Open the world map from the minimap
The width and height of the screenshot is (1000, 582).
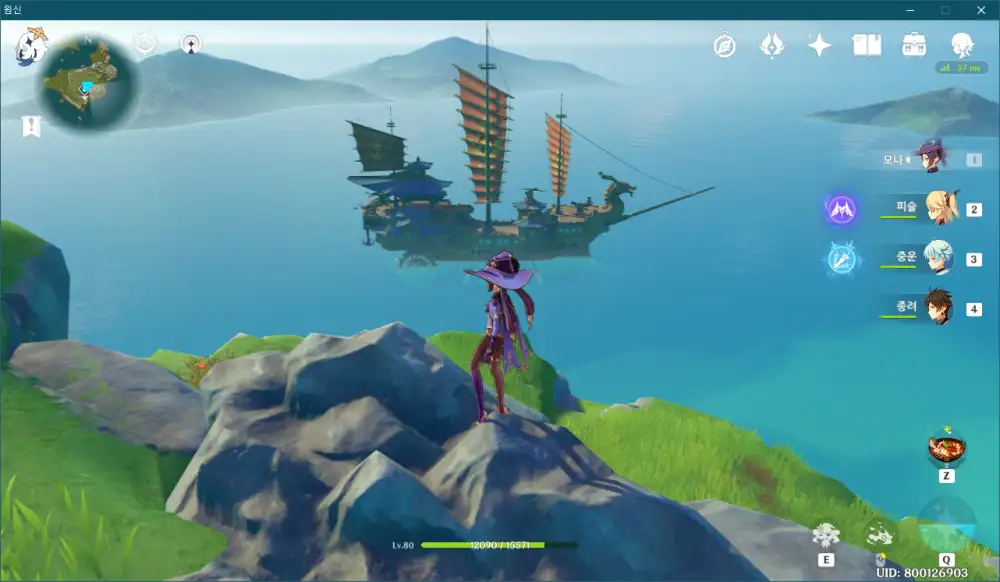click(88, 84)
